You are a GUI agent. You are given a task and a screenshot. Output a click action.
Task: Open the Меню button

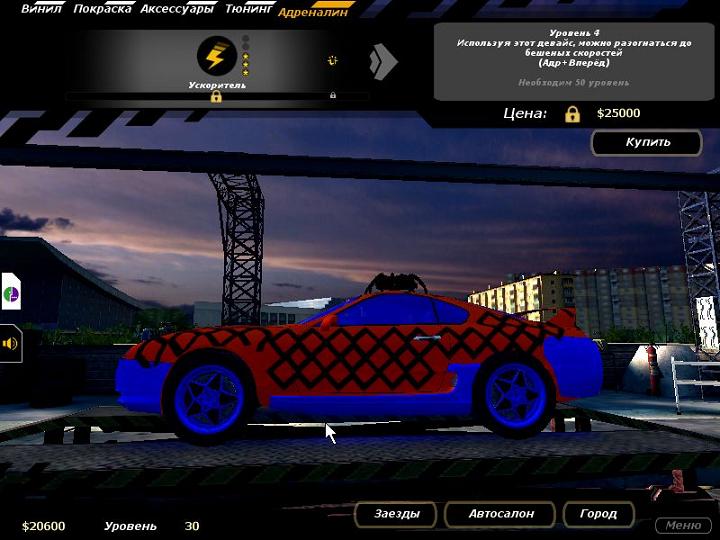tap(683, 525)
